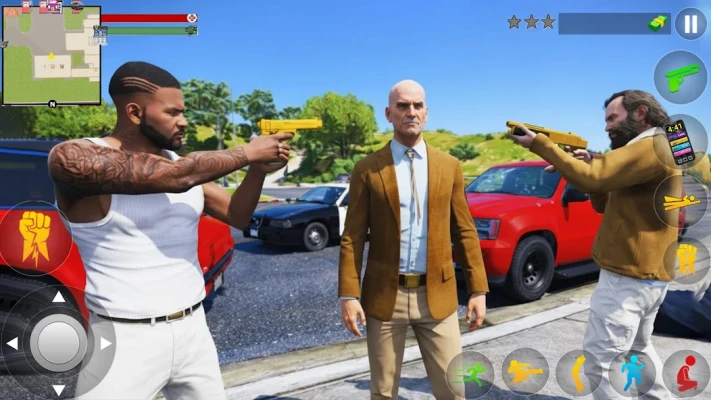
Task: Hit the red power fist attack button
Action: click(x=36, y=238)
